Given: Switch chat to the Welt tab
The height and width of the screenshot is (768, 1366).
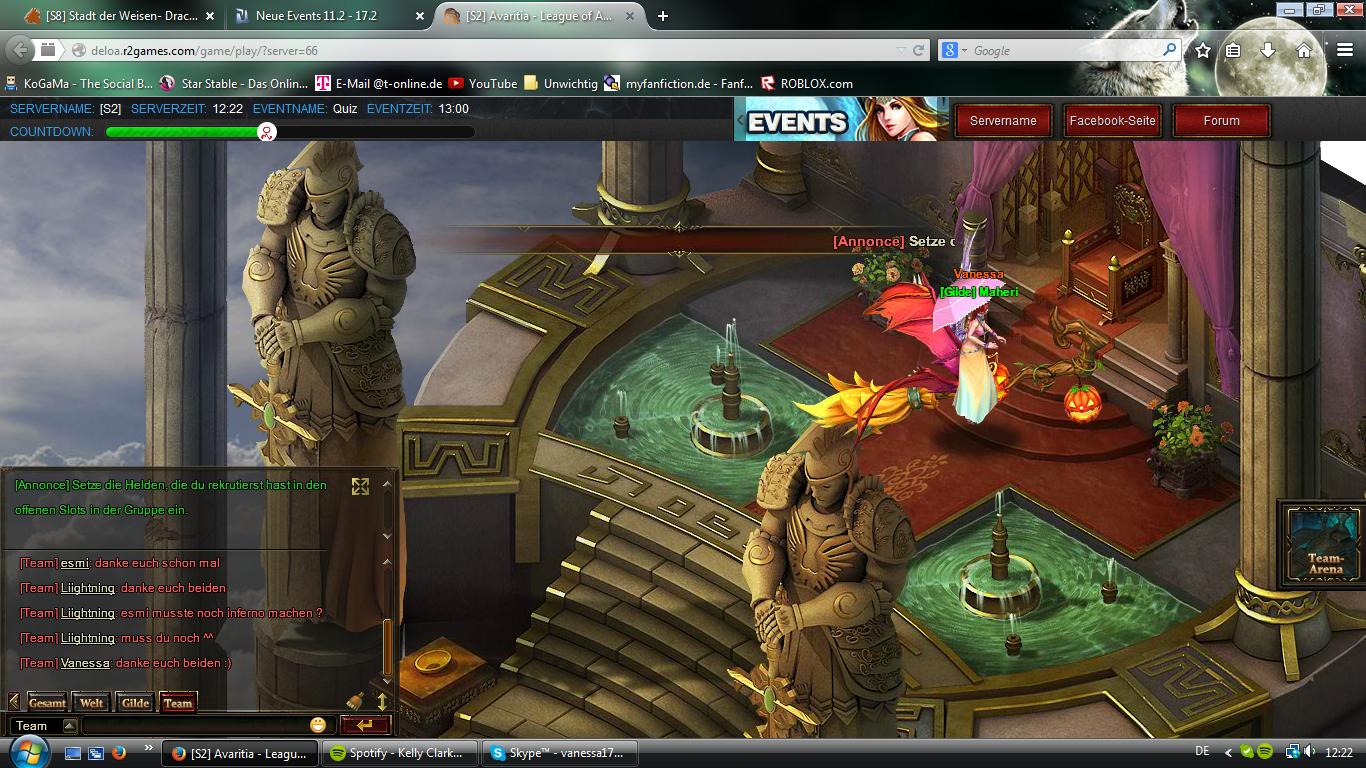Looking at the screenshot, I should click(91, 703).
